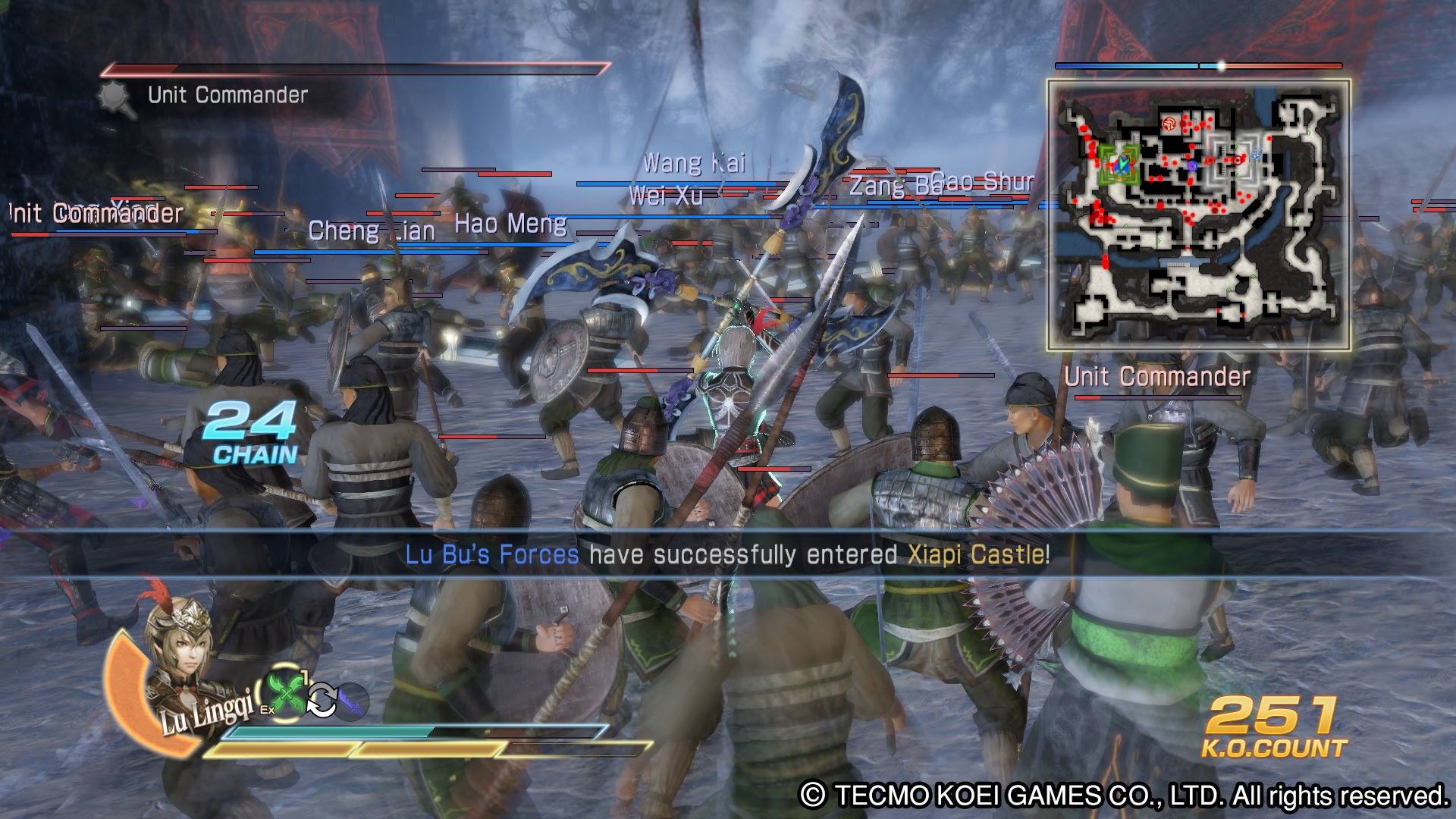Image resolution: width=1456 pixels, height=819 pixels.
Task: Select the blue secondary weapon icon
Action: pos(350,701)
